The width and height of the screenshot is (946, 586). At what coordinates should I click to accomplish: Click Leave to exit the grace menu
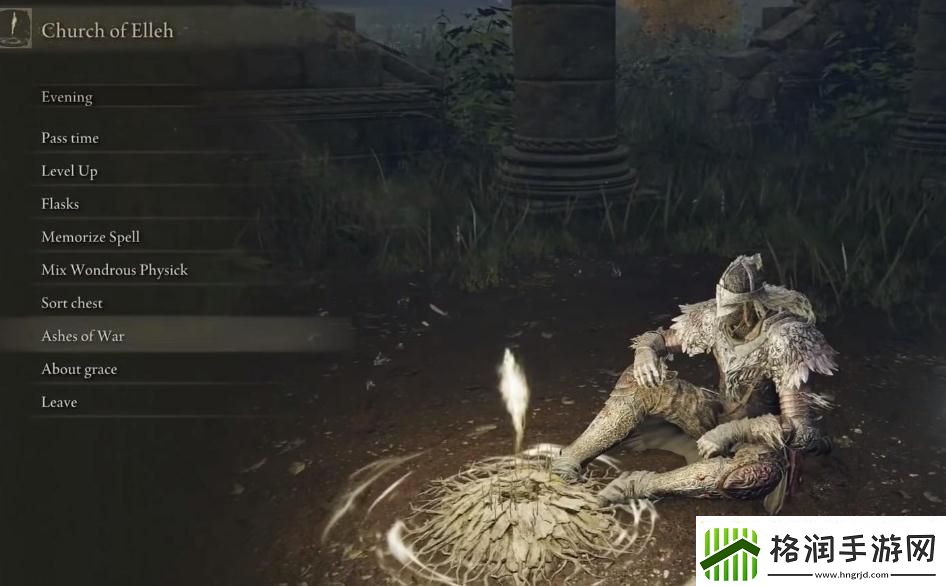click(59, 402)
